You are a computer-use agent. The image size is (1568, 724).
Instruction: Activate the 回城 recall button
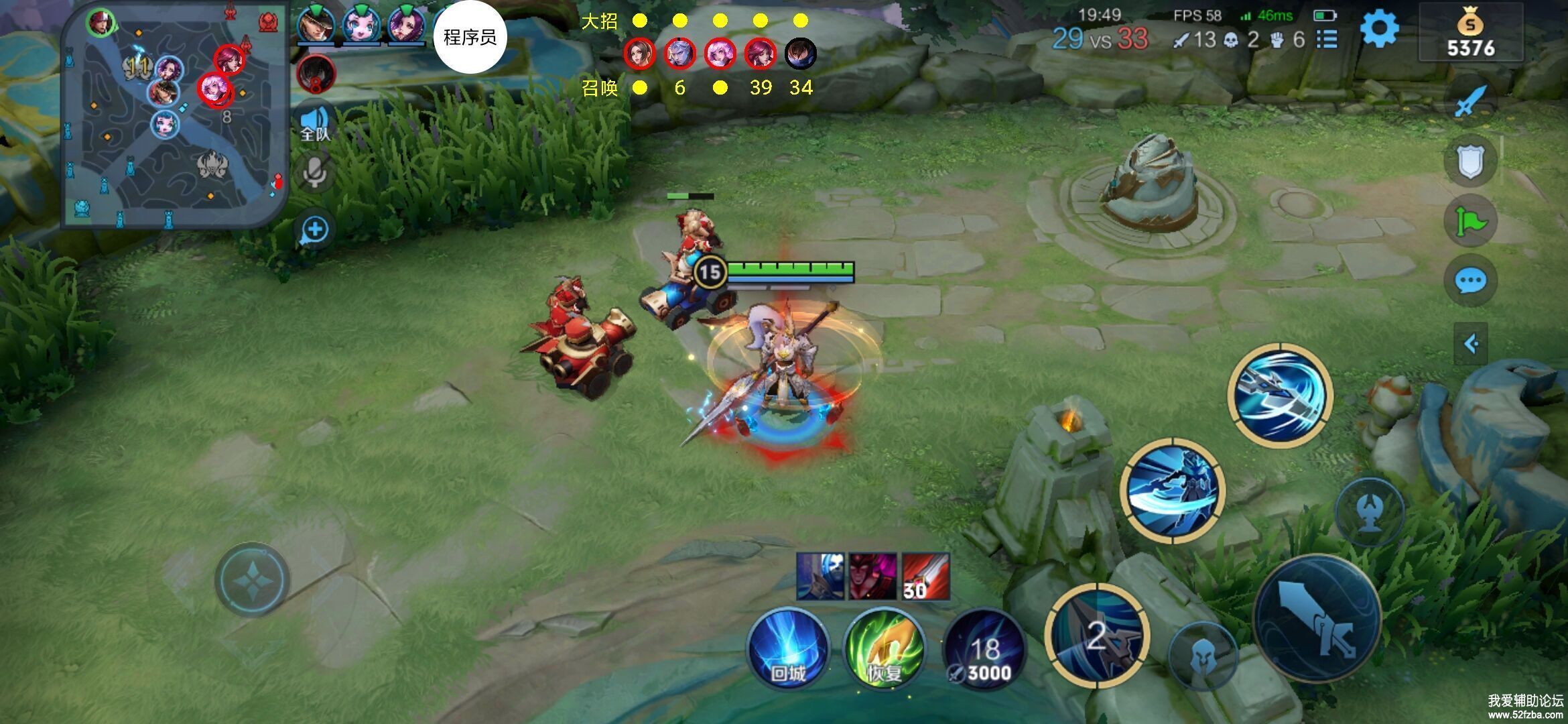pyautogui.click(x=788, y=649)
